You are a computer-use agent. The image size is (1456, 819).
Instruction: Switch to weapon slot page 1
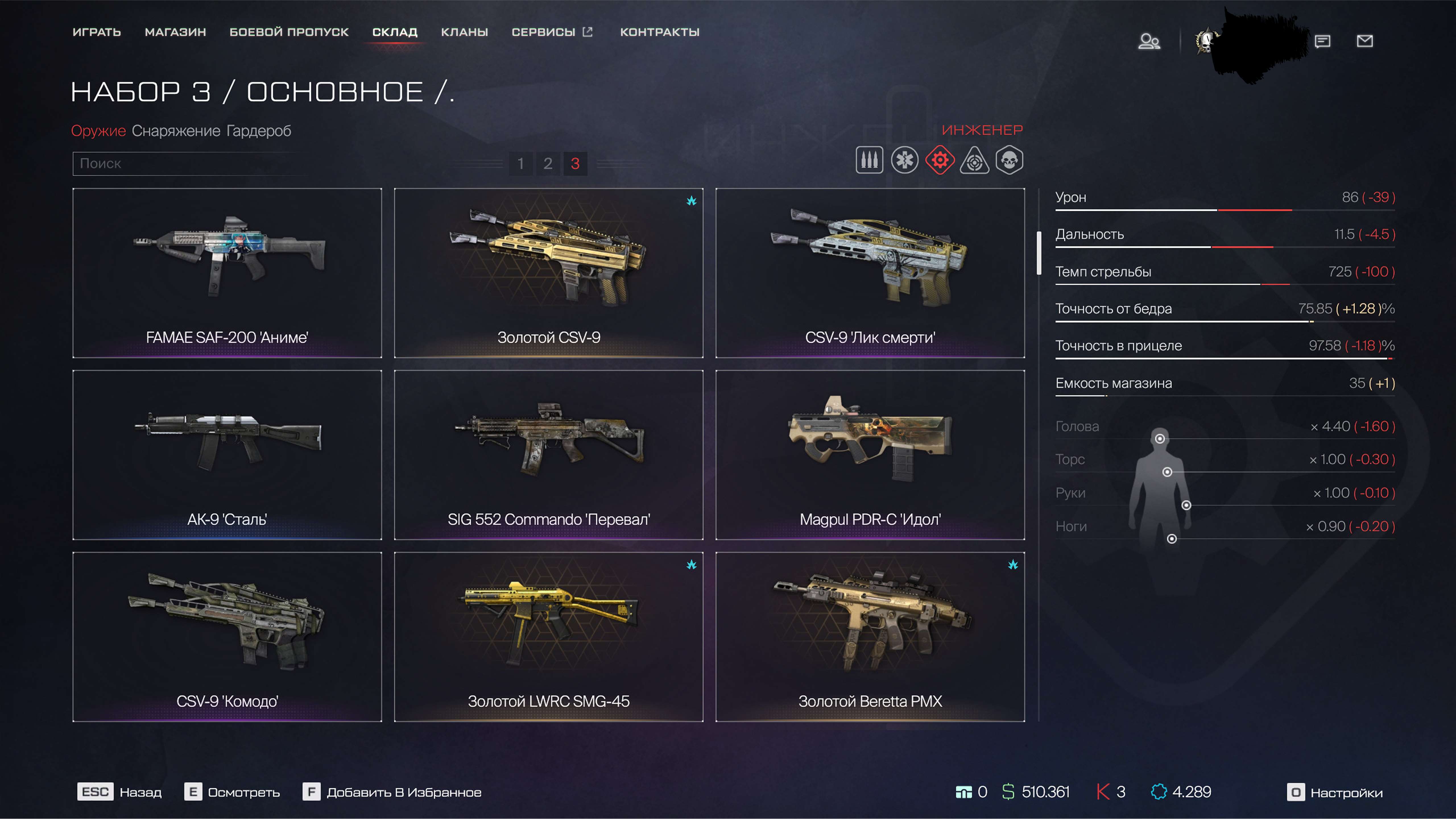tap(521, 164)
